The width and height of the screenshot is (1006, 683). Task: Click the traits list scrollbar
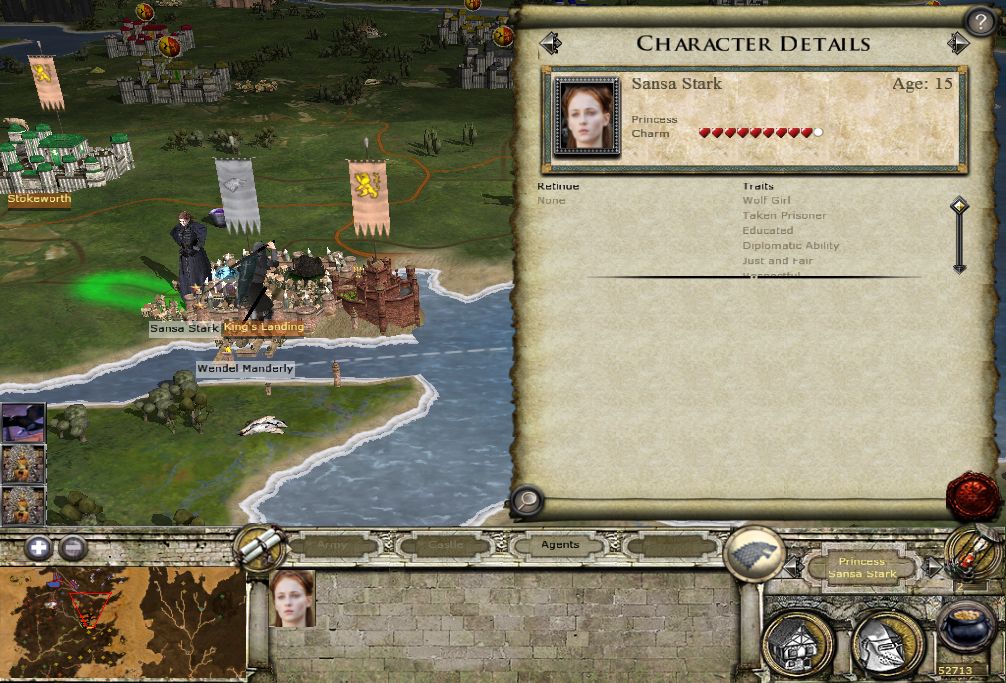(x=959, y=235)
